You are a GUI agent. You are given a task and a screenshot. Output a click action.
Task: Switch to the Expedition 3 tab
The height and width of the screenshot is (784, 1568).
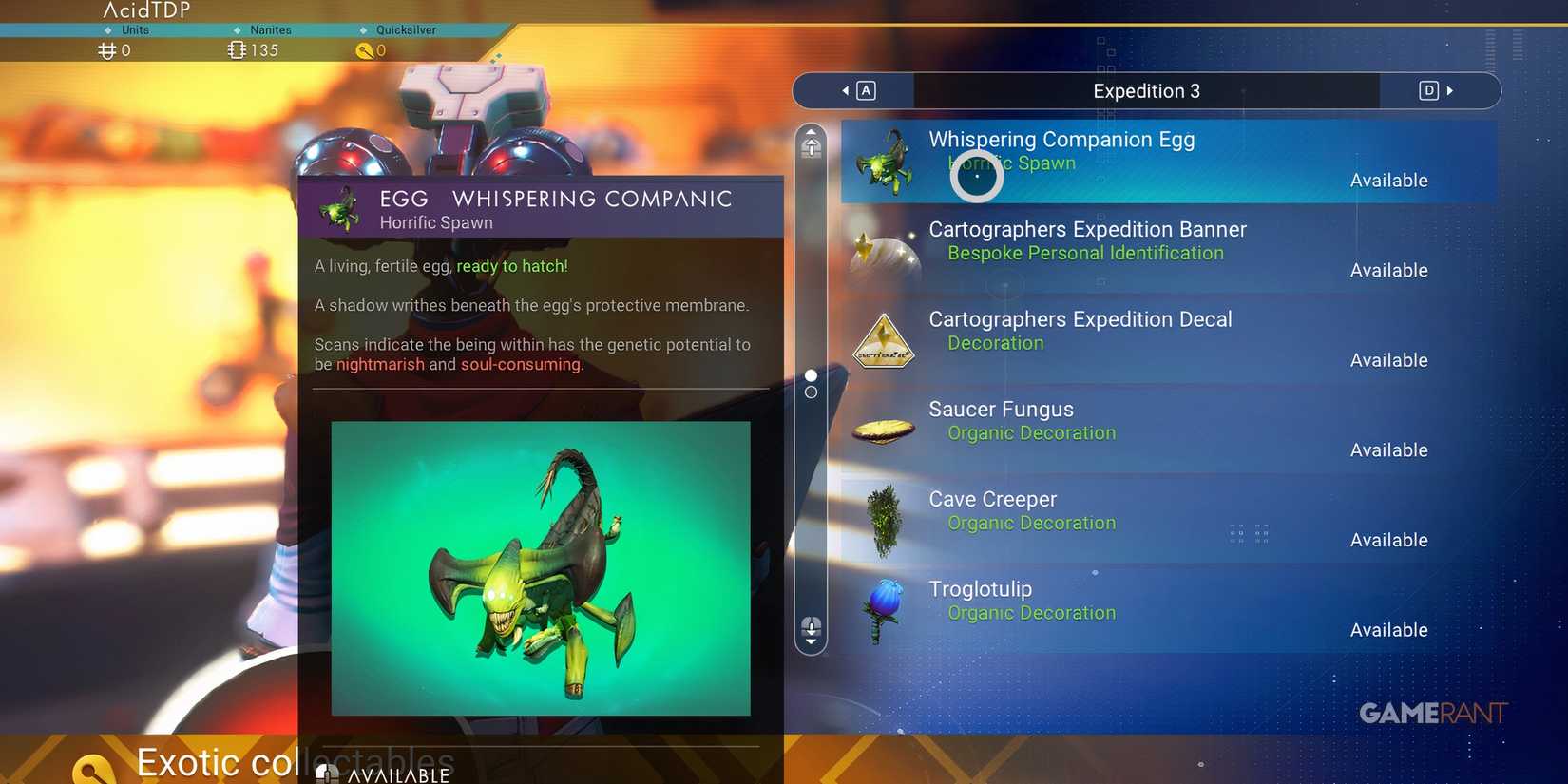(1145, 90)
